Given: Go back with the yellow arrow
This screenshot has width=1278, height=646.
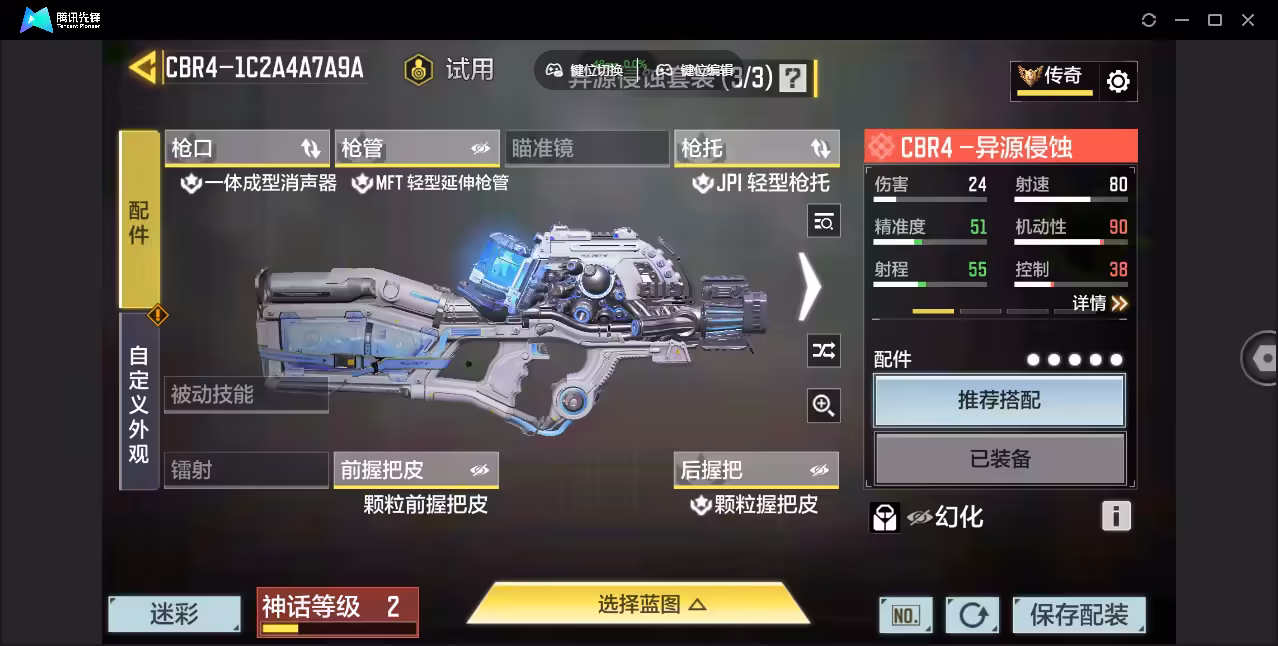Looking at the screenshot, I should pyautogui.click(x=143, y=67).
